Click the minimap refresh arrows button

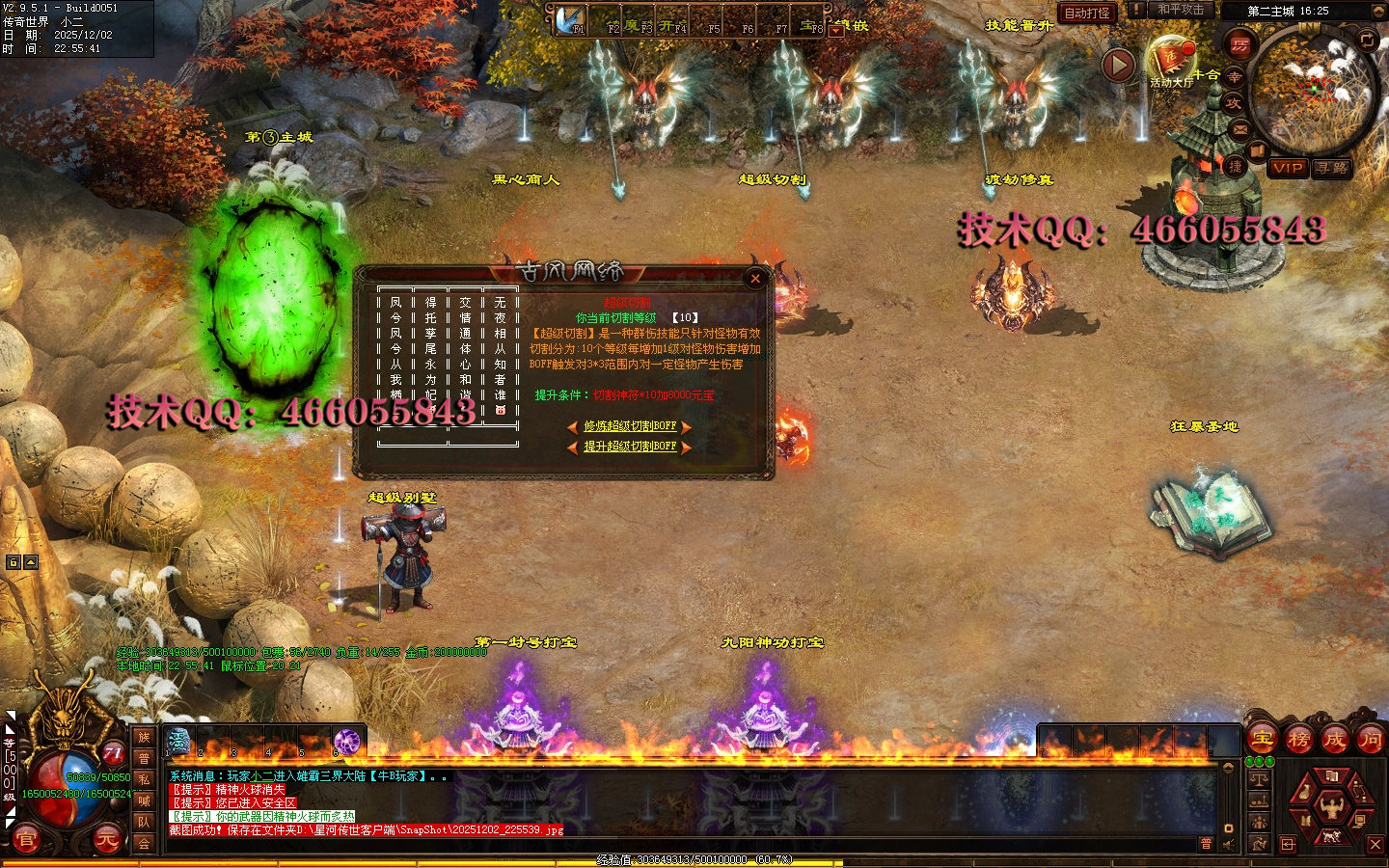point(1367,40)
